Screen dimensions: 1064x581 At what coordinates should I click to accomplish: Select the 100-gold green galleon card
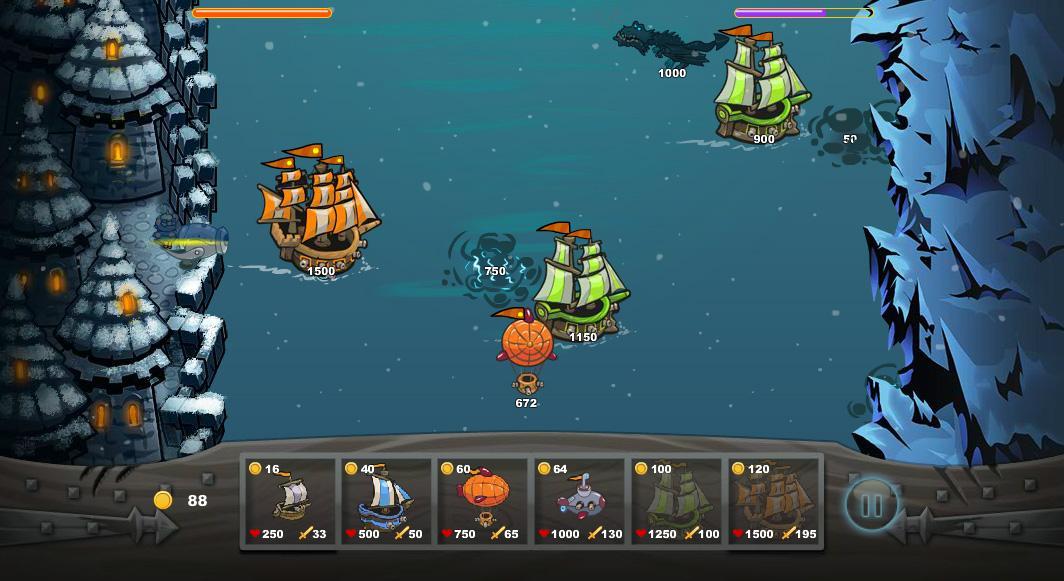coord(676,501)
